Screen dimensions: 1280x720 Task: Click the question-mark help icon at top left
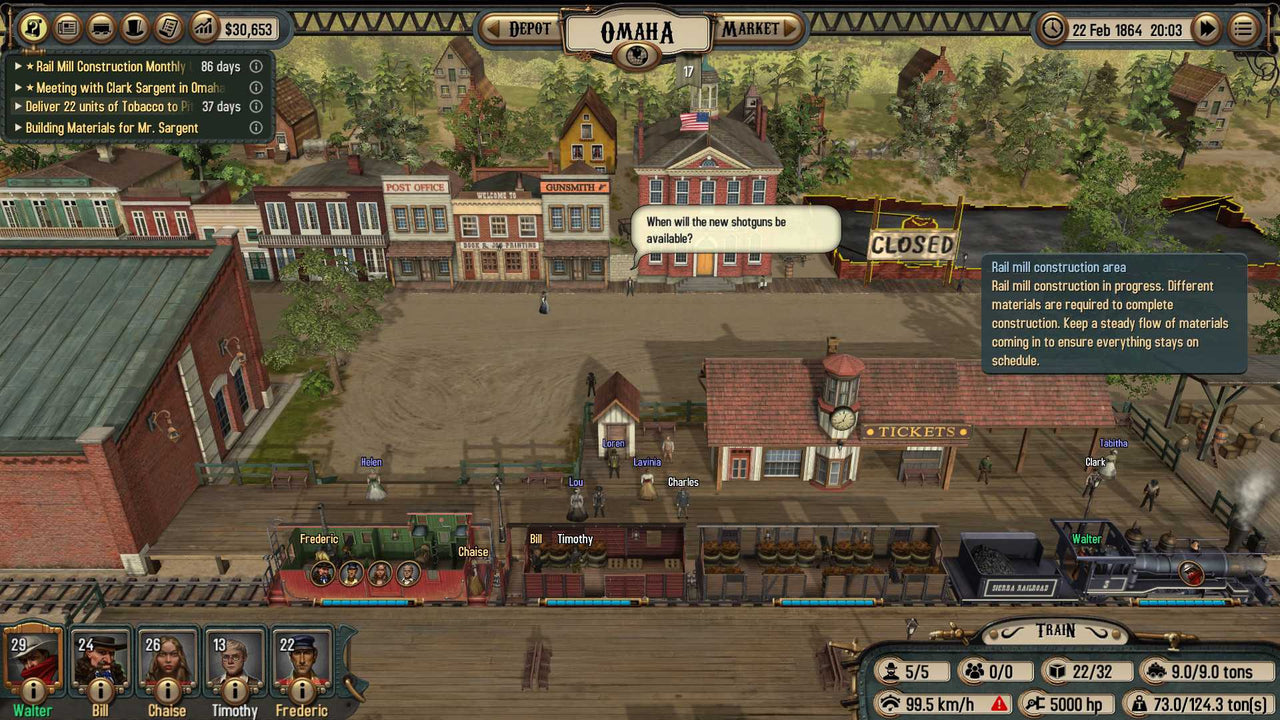[31, 27]
